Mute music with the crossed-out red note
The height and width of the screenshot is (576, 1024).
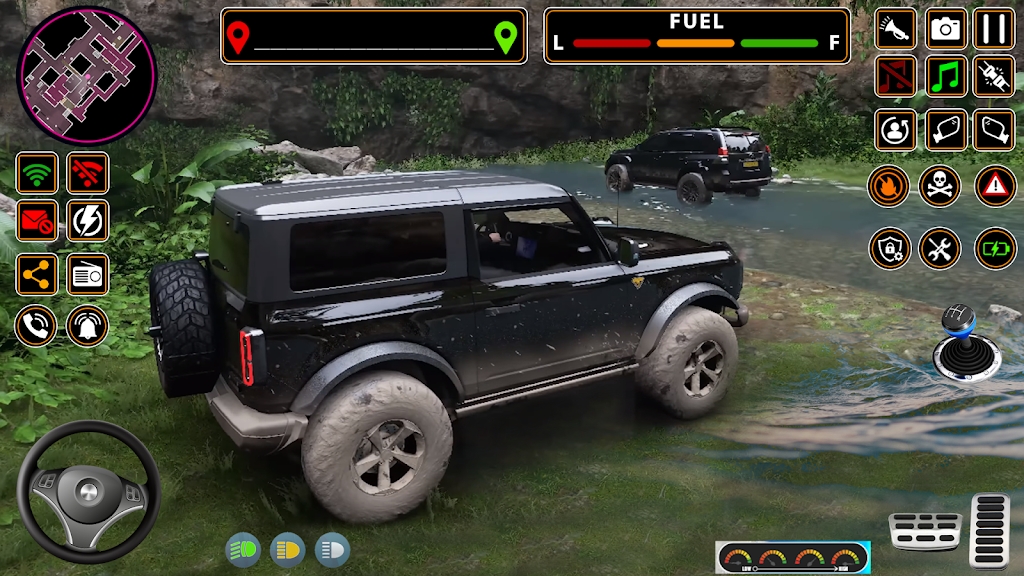[896, 76]
